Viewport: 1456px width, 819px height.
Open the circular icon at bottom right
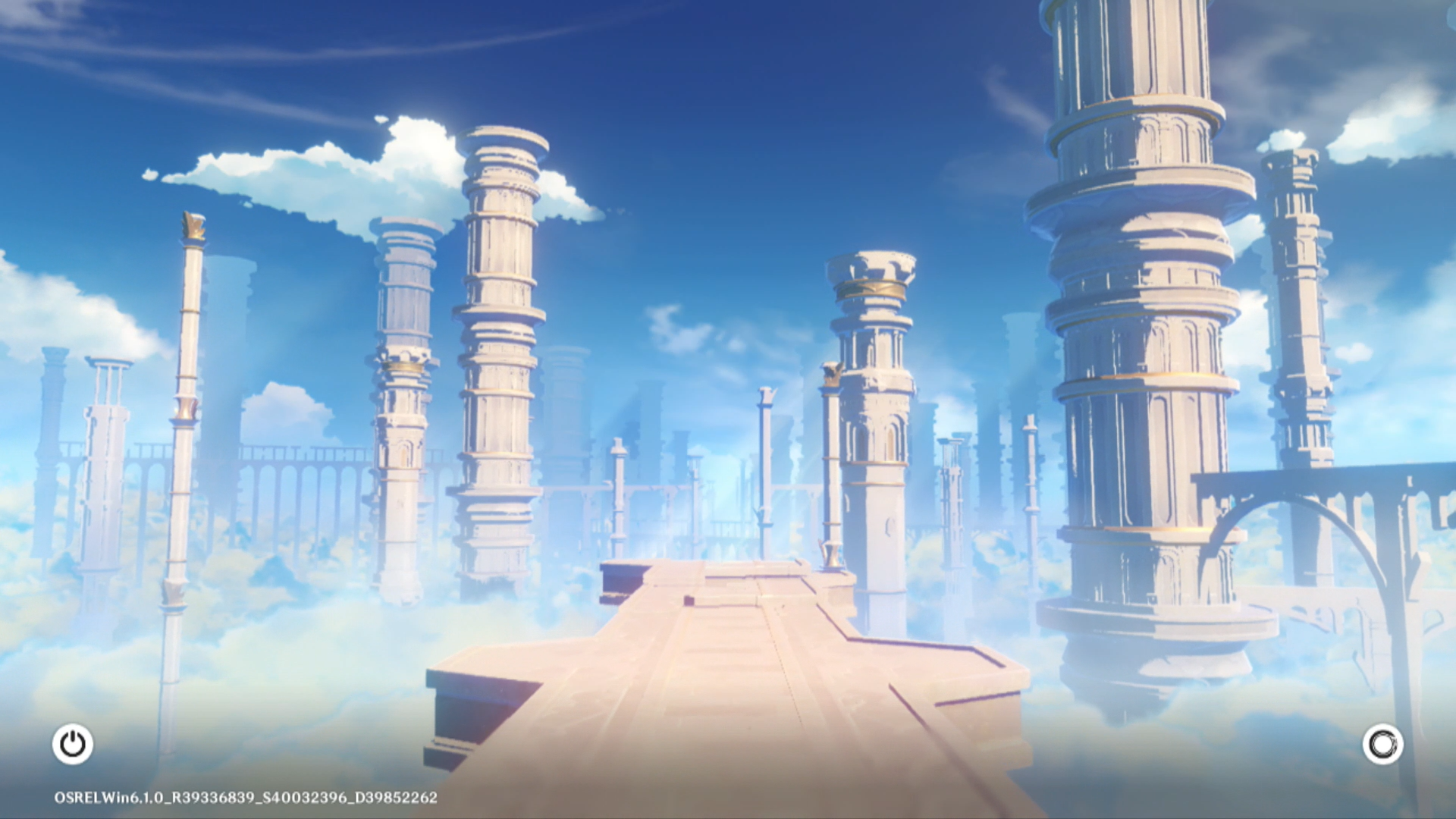(1382, 745)
